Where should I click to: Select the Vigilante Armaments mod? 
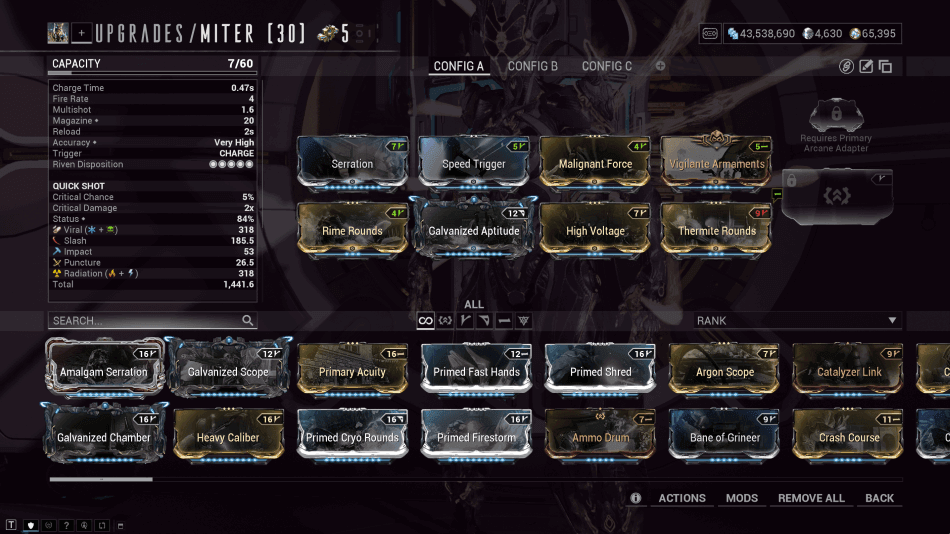pos(717,162)
